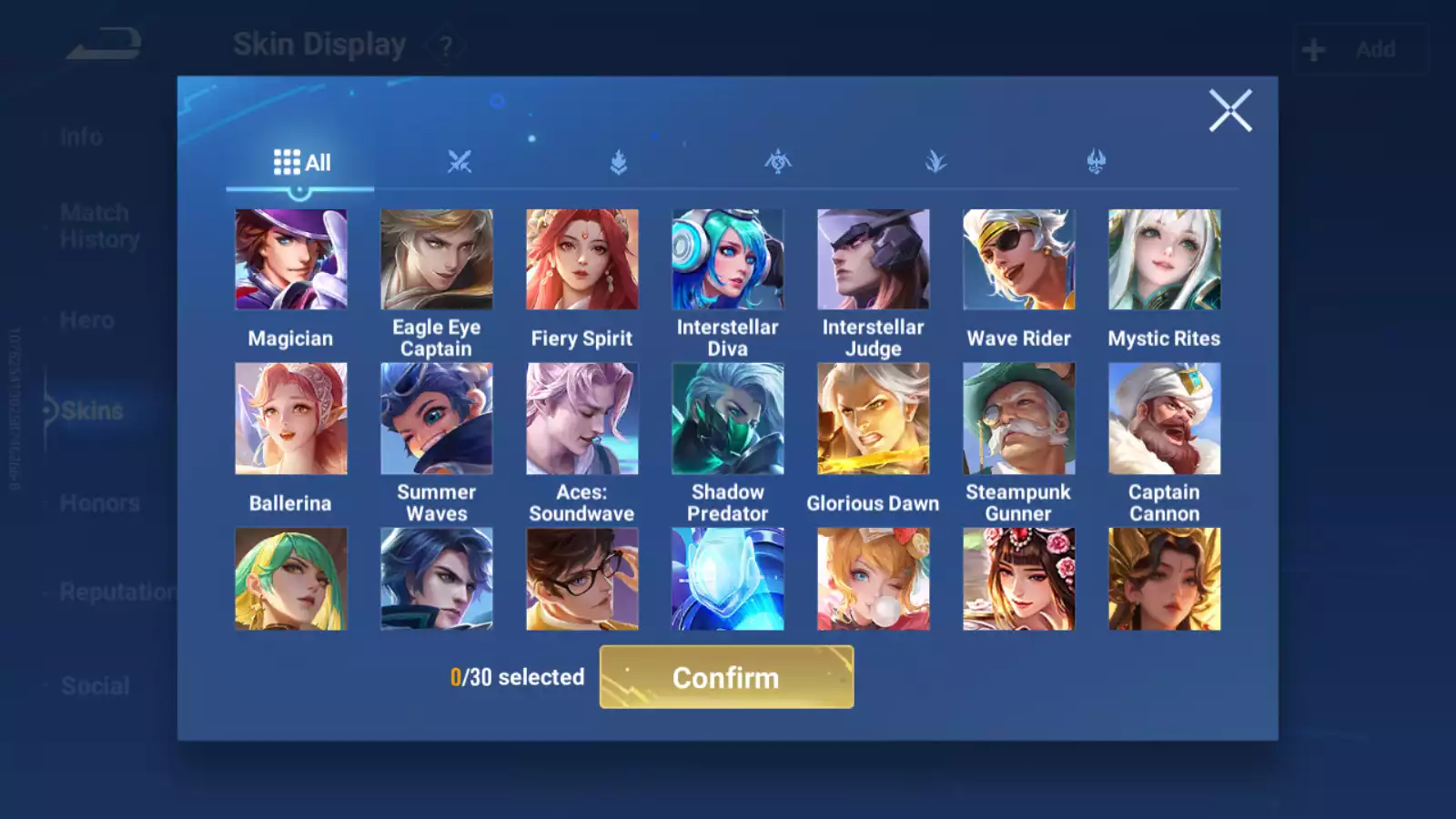This screenshot has height=819, width=1456.
Task: Select the Aces: Soundwave skin
Action: (582, 419)
